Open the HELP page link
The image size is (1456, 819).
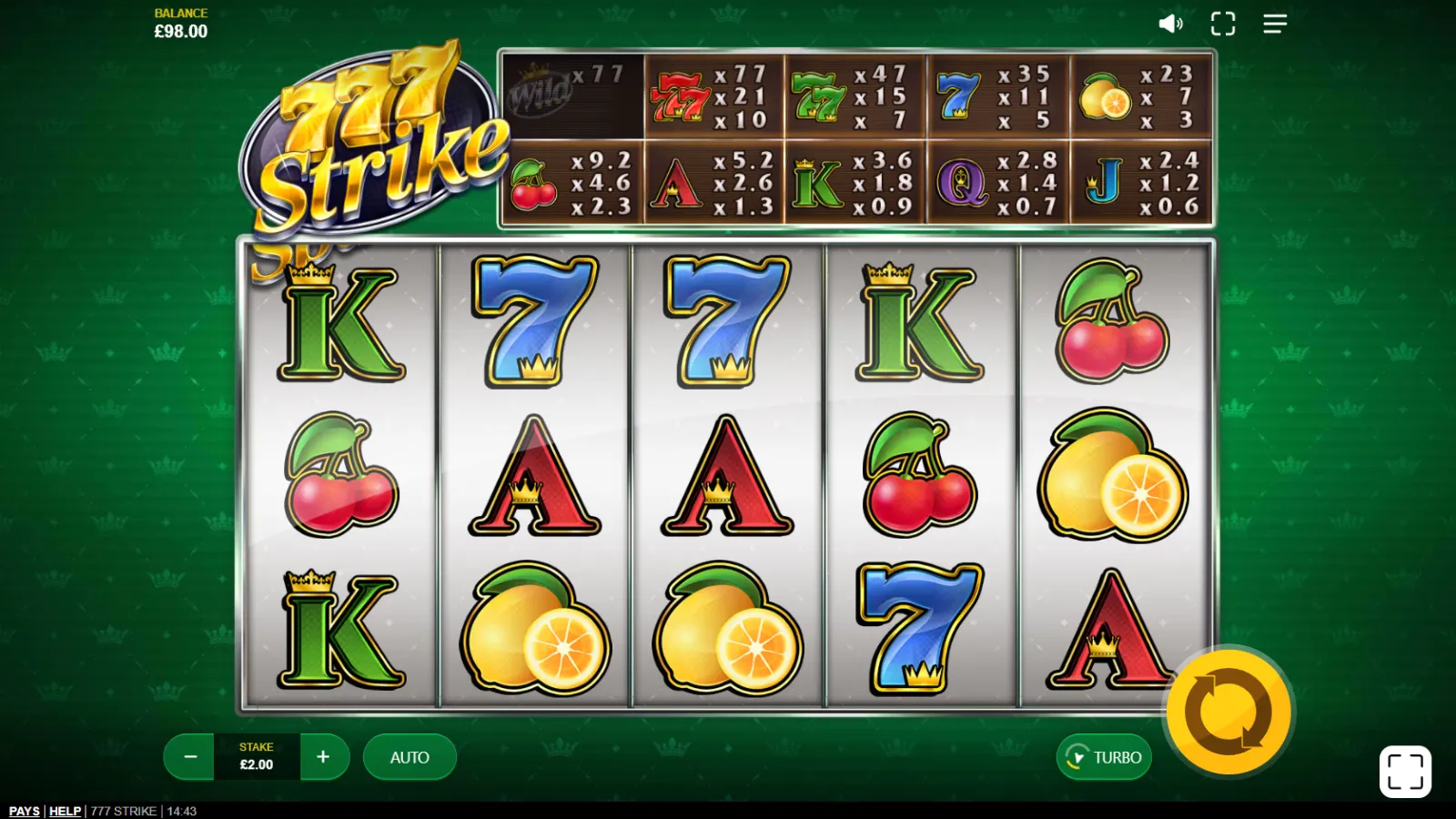(65, 811)
